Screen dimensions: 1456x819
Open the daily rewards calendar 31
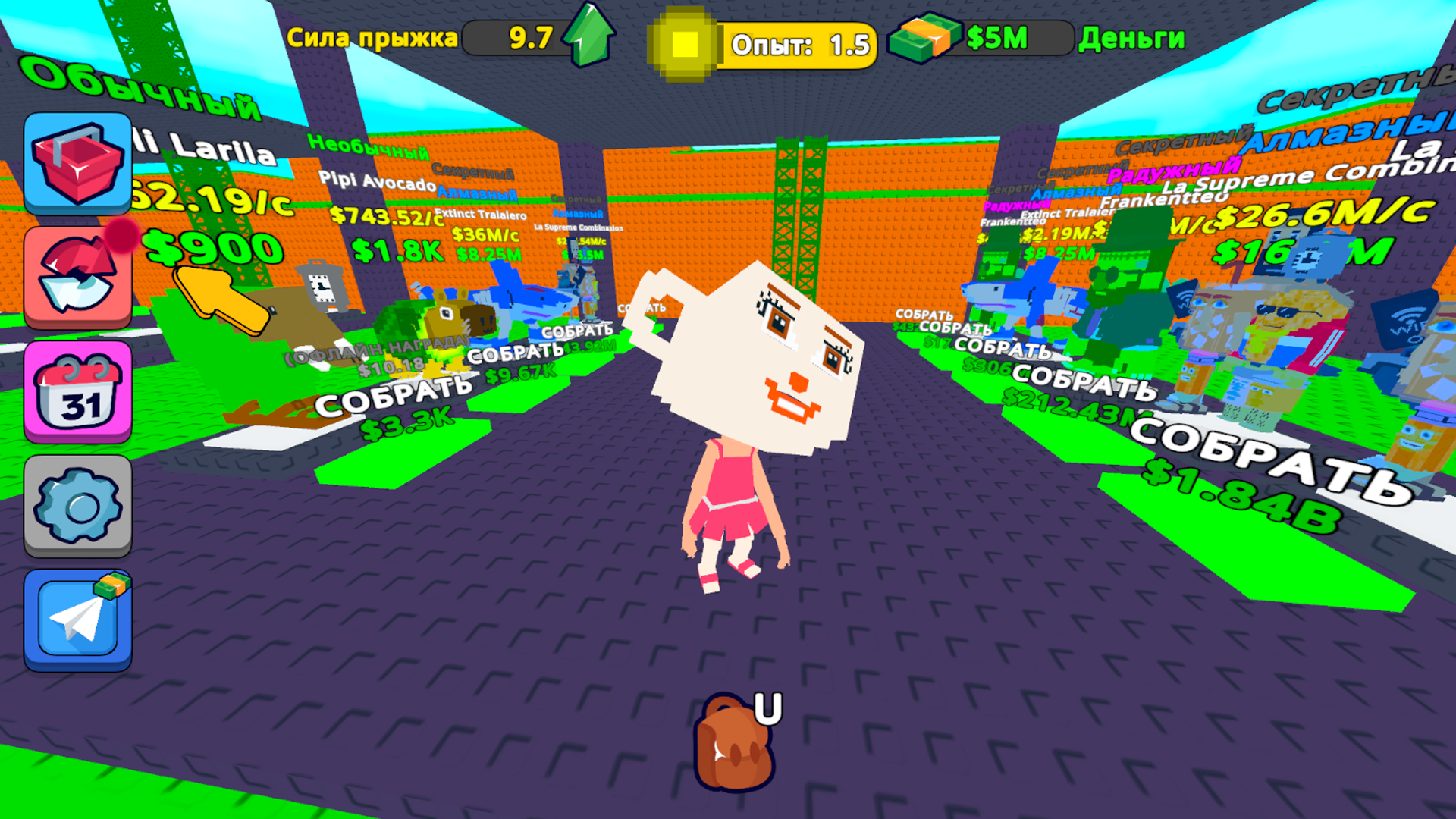pyautogui.click(x=76, y=391)
